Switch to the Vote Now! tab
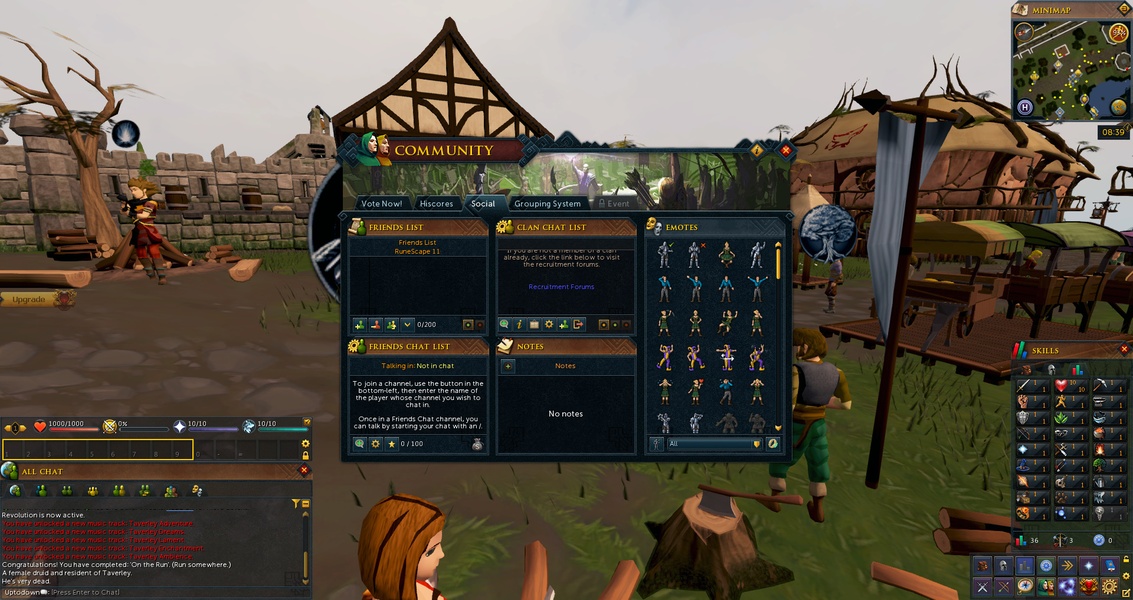The image size is (1133, 600). tap(381, 203)
